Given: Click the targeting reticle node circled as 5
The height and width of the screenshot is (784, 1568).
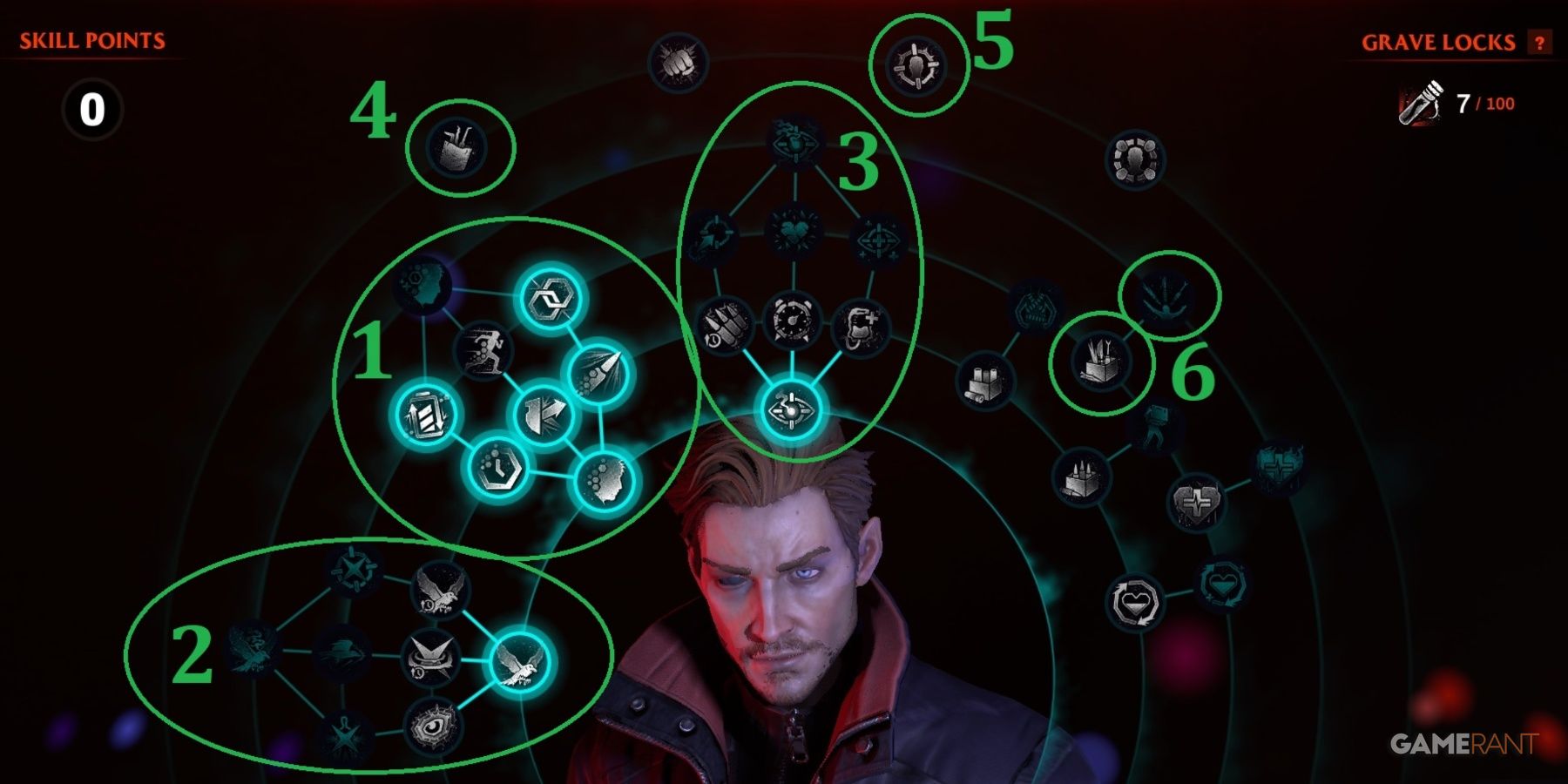Looking at the screenshot, I should tap(917, 67).
